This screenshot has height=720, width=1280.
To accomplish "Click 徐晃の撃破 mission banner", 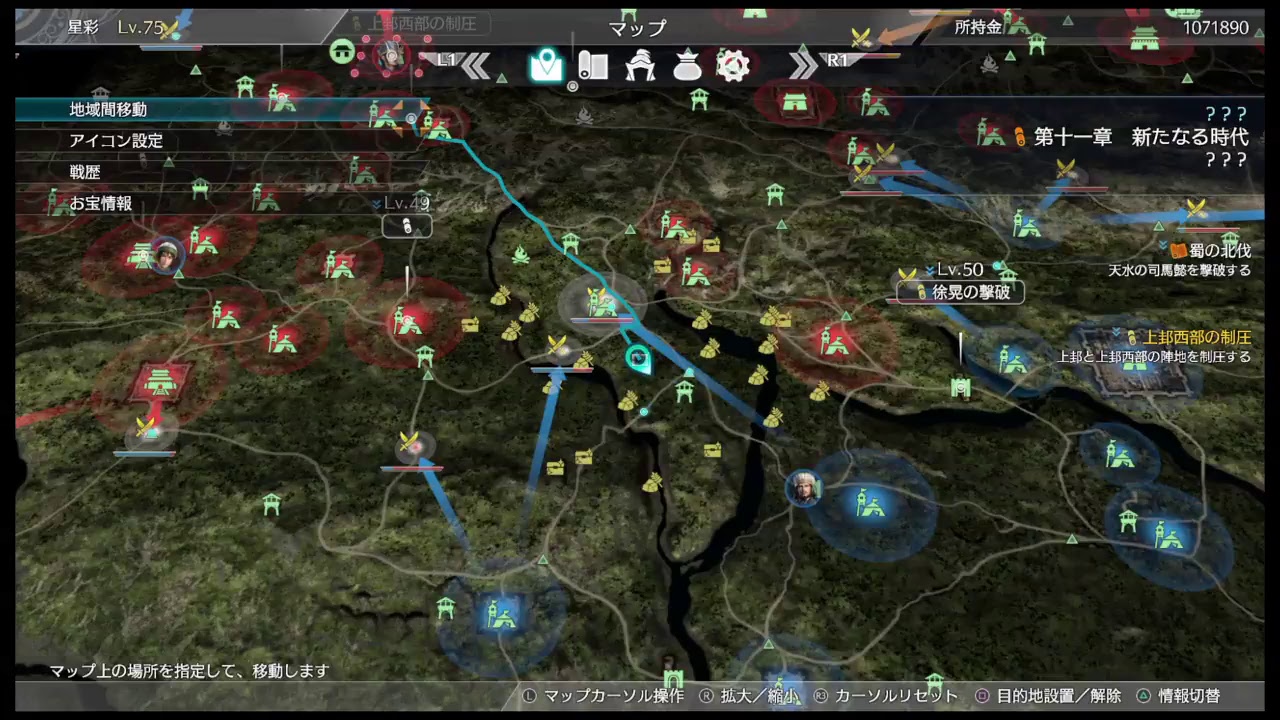I will pos(958,292).
